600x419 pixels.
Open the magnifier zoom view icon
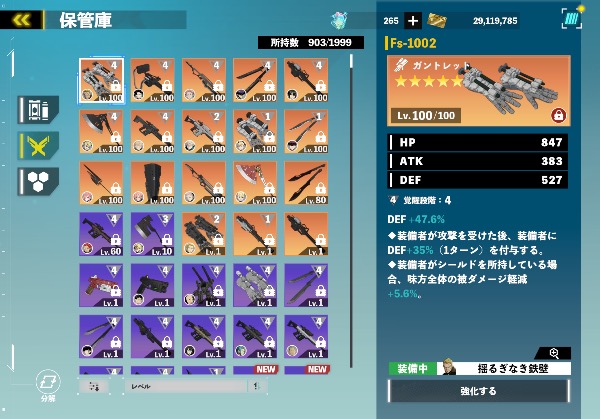click(555, 353)
